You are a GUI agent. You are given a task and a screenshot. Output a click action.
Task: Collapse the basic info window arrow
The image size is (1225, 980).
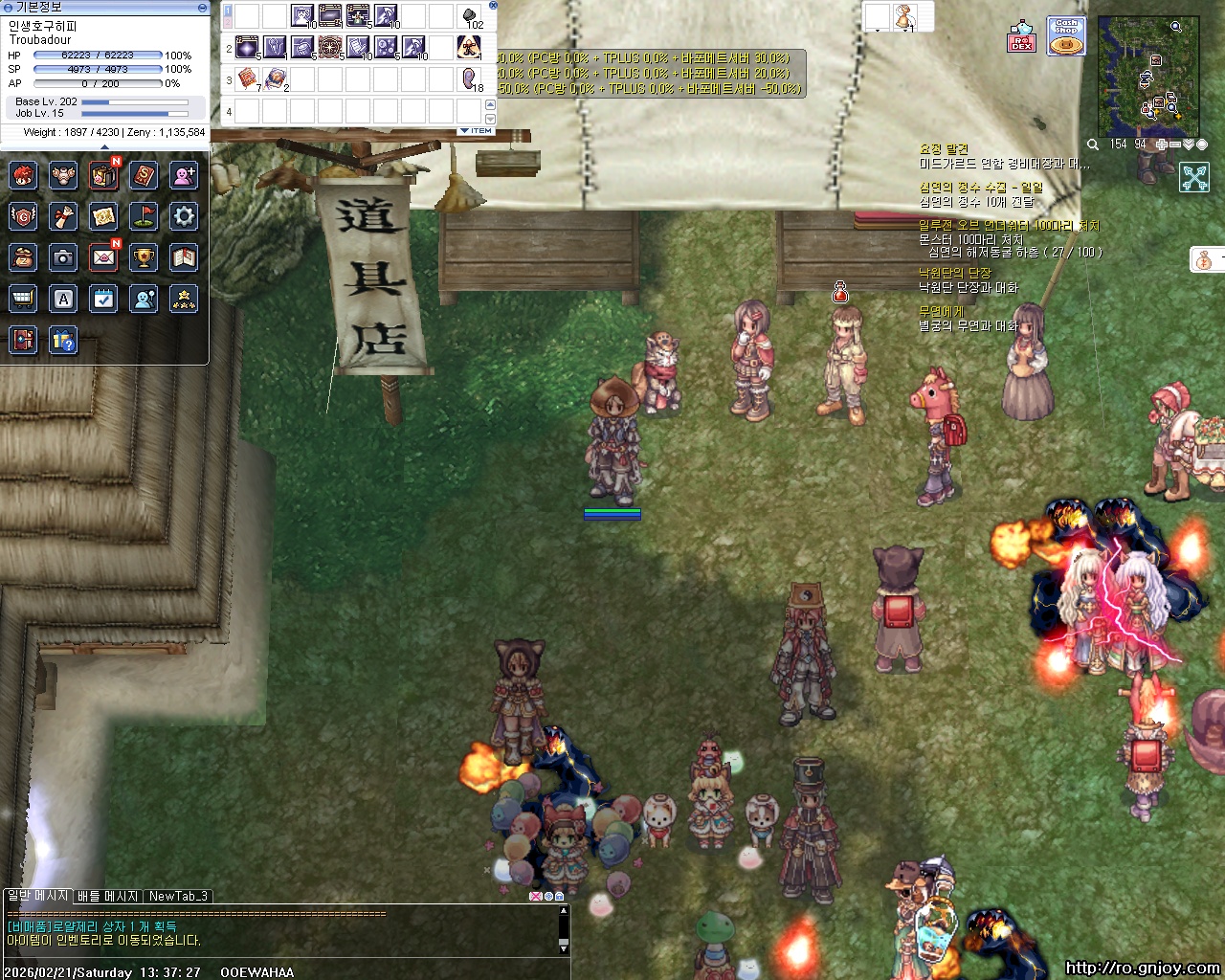pyautogui.click(x=202, y=7)
